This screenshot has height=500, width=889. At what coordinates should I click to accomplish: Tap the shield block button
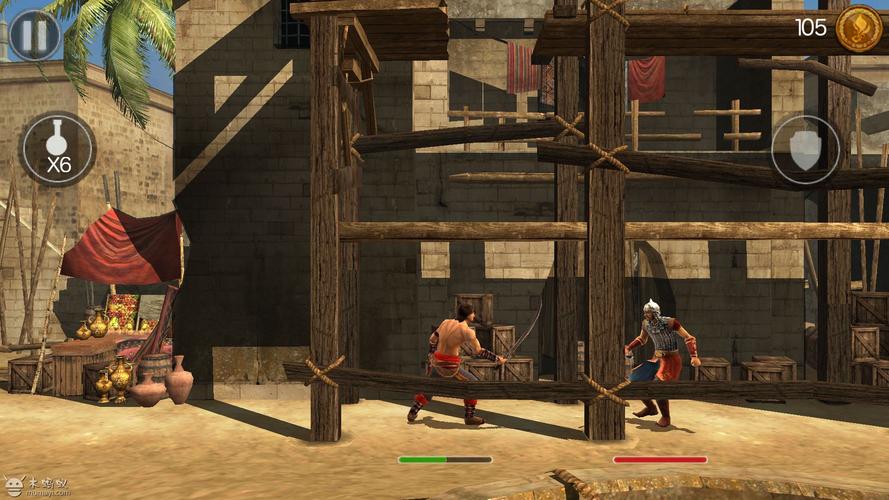coord(805,150)
